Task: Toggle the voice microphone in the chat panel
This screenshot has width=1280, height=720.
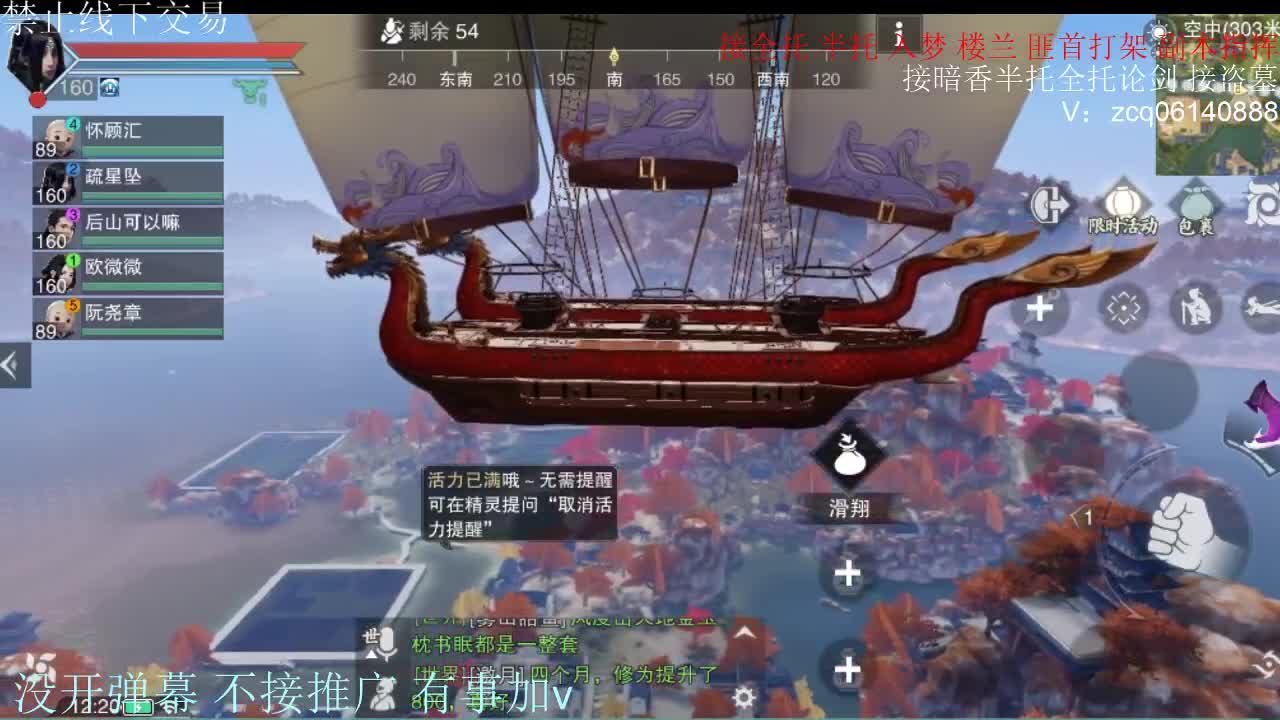Action: pos(387,640)
